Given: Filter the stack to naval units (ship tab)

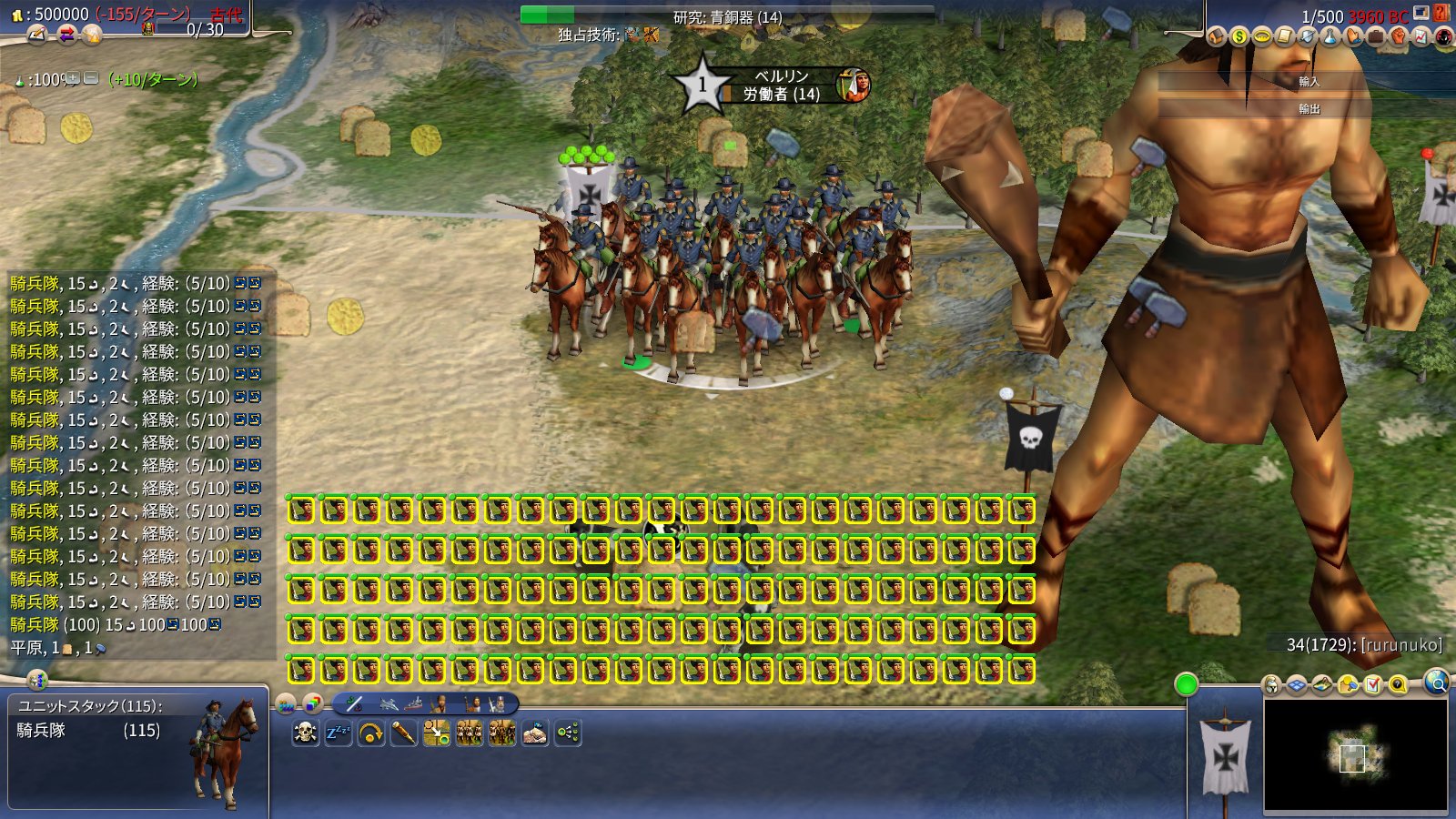Looking at the screenshot, I should coord(414,704).
